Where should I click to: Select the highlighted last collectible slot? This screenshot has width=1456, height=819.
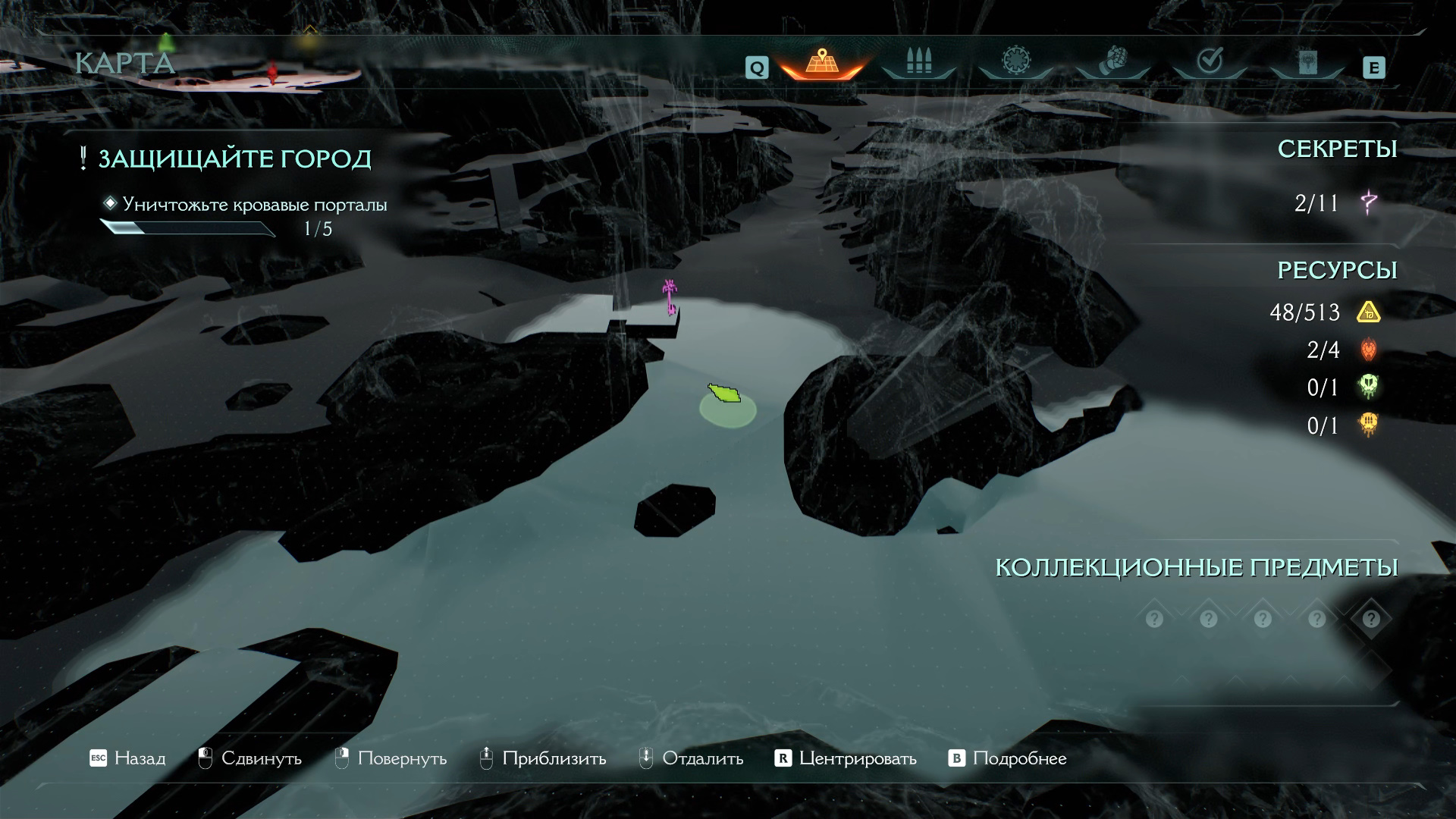(1370, 619)
